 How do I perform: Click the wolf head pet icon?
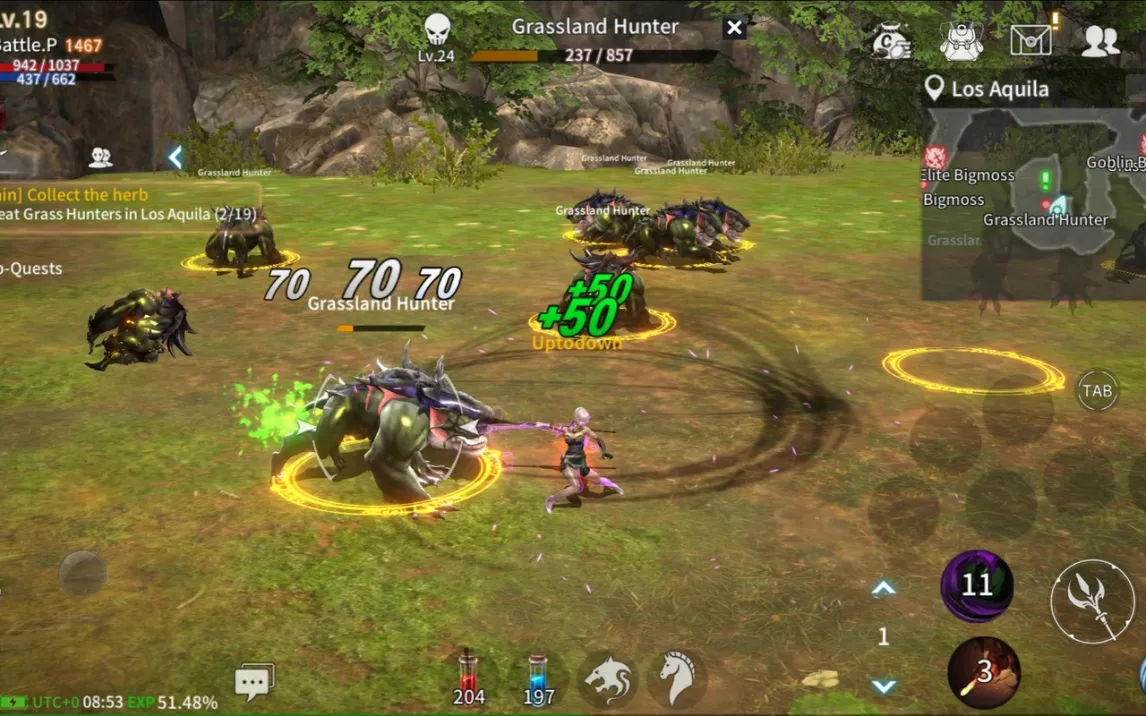point(607,679)
